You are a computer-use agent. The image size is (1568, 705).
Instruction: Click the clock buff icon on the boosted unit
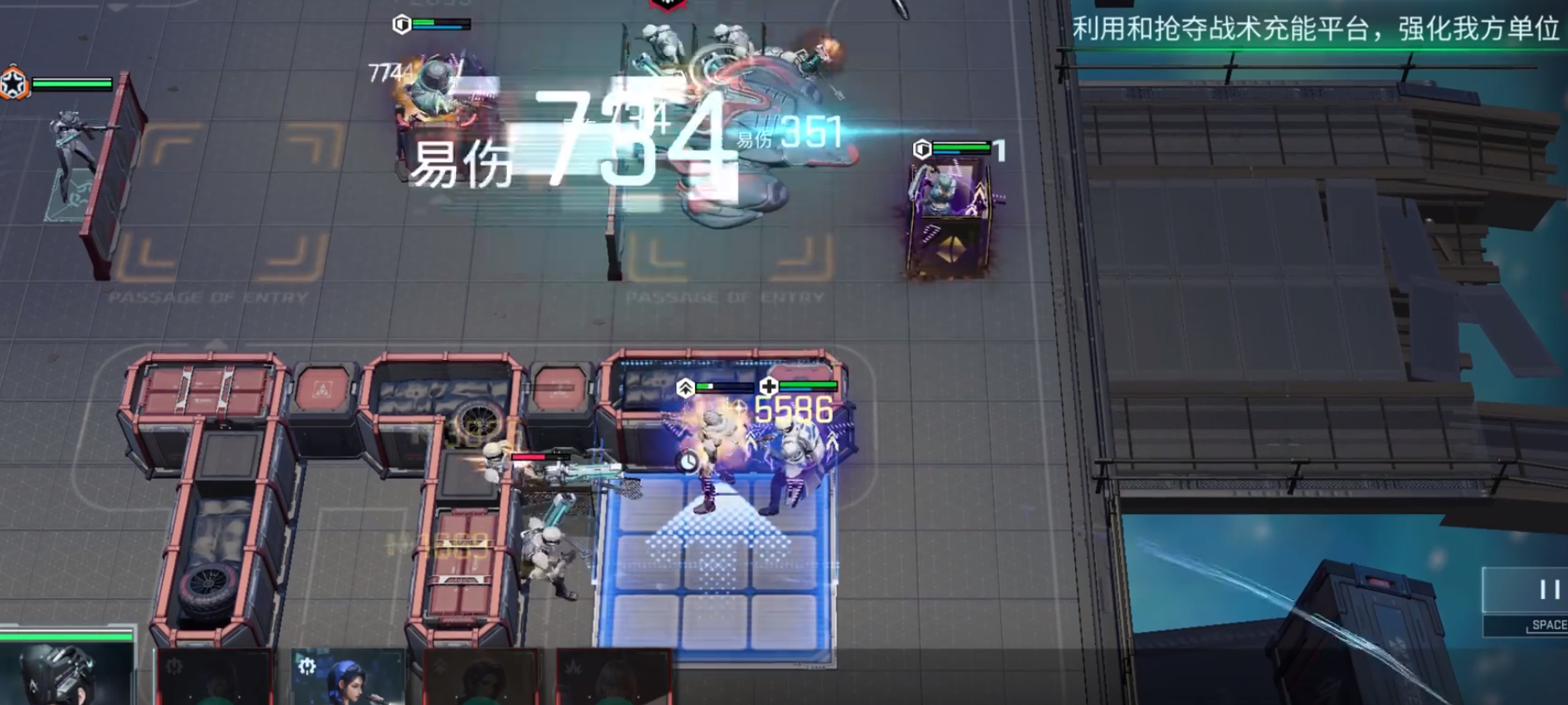(688, 460)
